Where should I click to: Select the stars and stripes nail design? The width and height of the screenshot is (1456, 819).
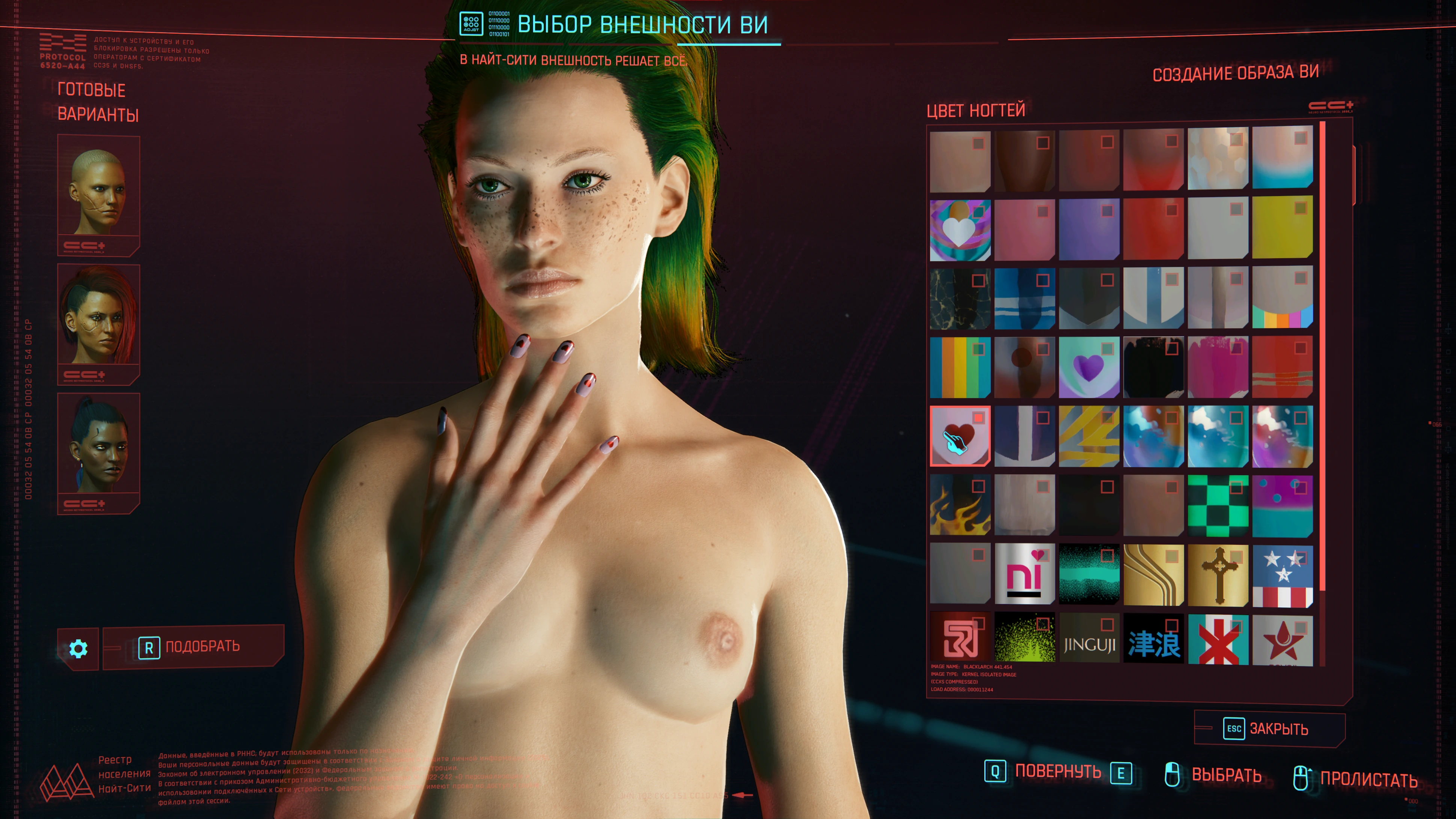(1282, 575)
